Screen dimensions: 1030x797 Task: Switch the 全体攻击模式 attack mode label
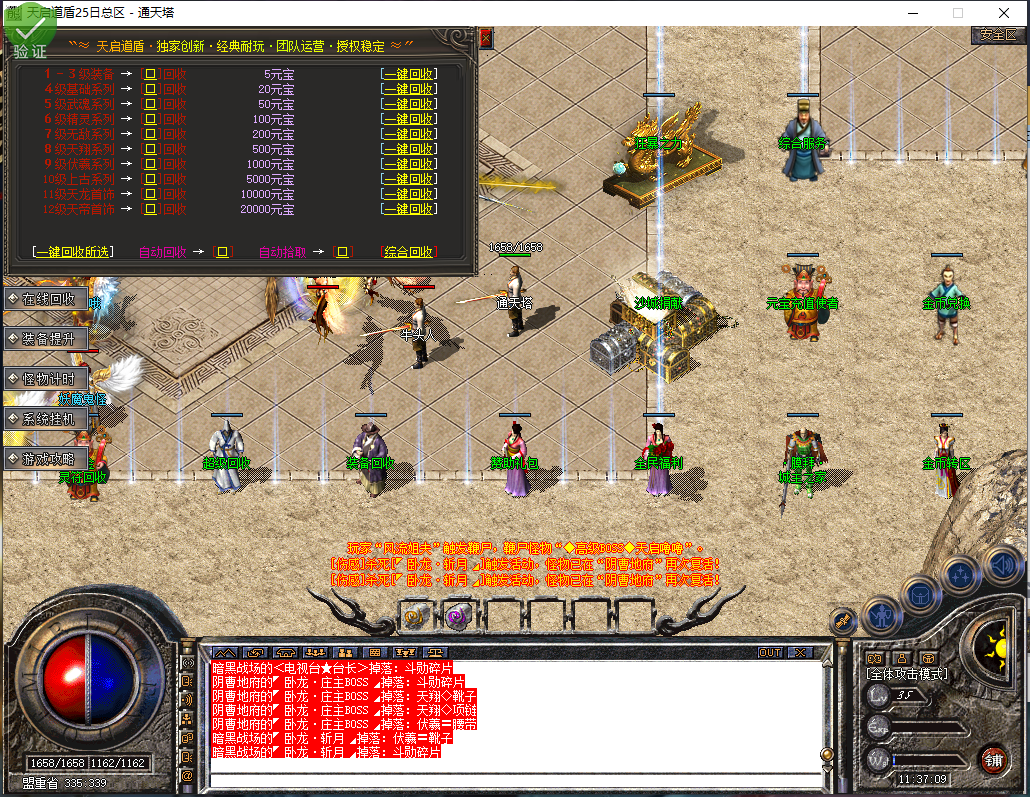(x=907, y=674)
